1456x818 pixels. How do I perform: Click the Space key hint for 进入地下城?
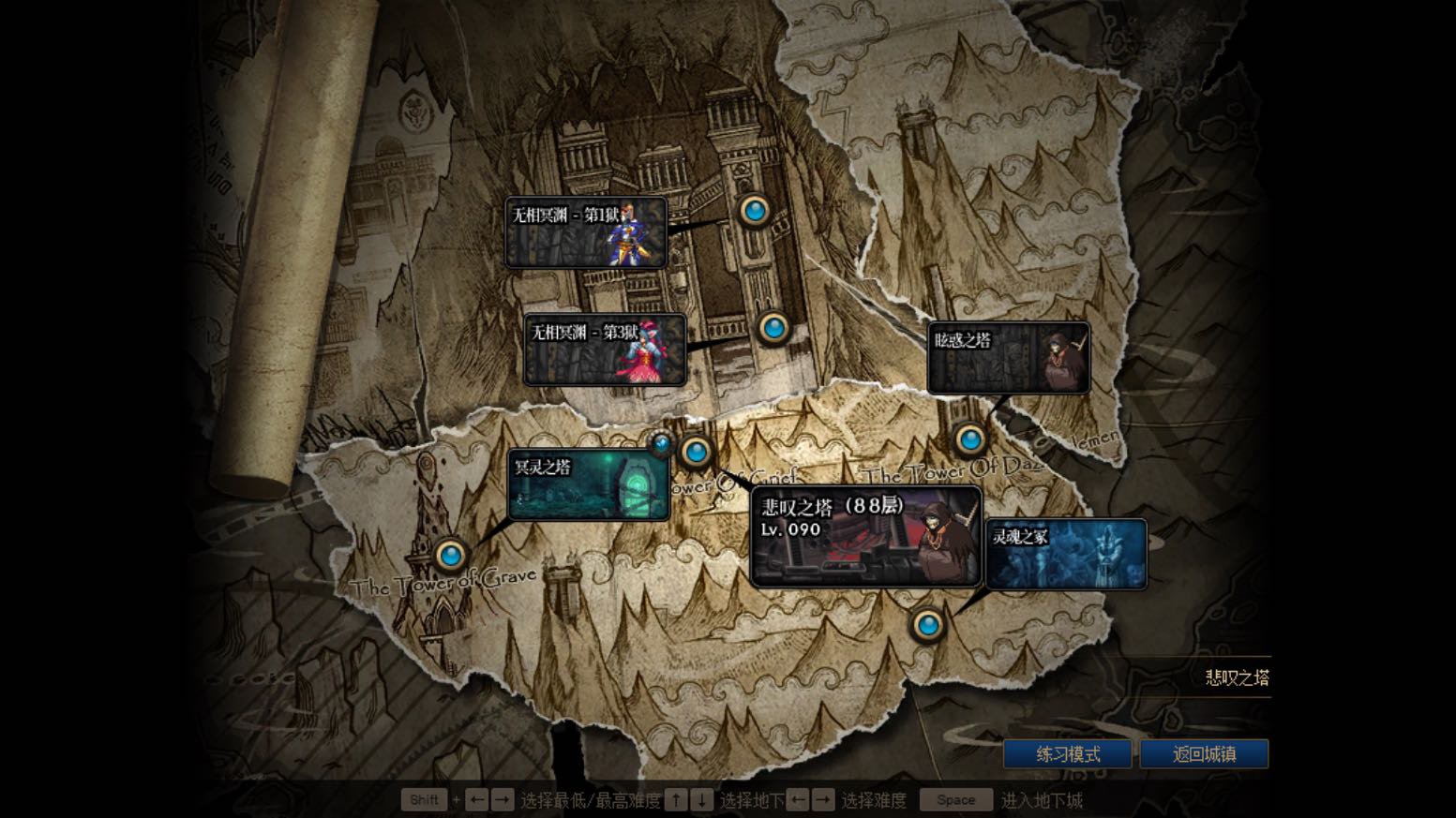click(x=954, y=799)
